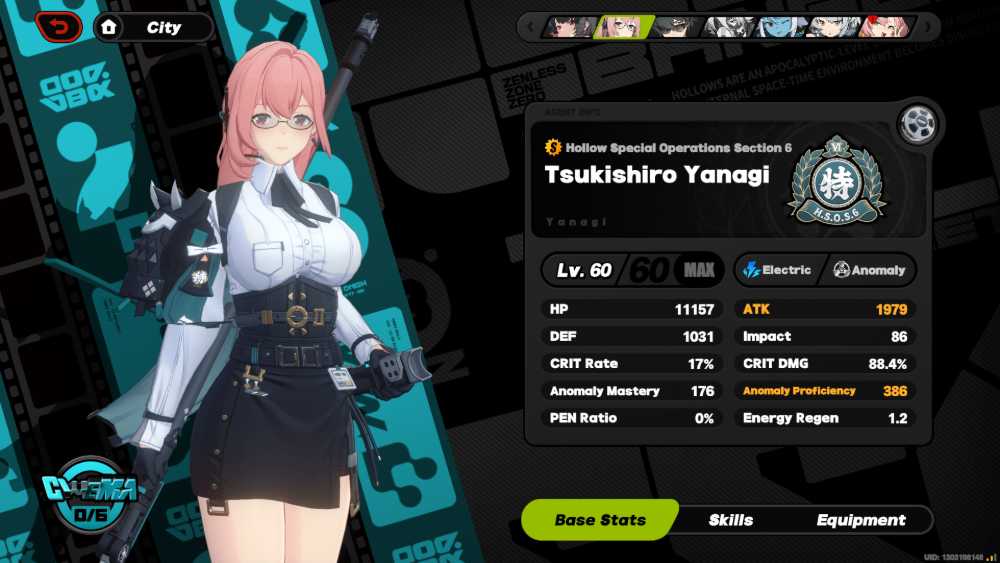1000x563 pixels.
Task: Switch to the Skills tab
Action: click(x=731, y=520)
